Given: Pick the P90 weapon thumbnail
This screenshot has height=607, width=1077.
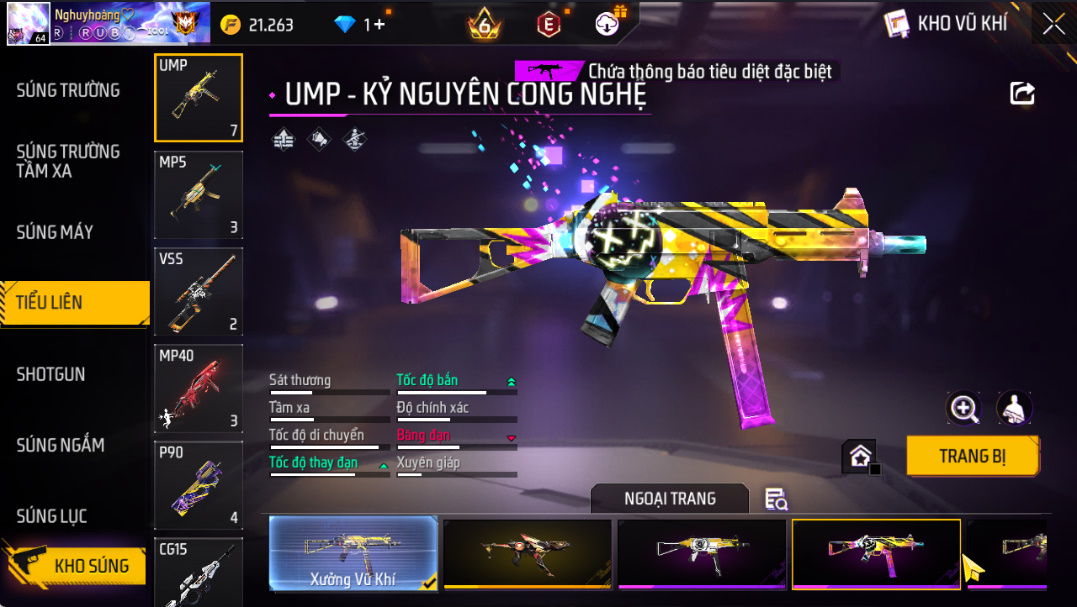Looking at the screenshot, I should pyautogui.click(x=198, y=484).
